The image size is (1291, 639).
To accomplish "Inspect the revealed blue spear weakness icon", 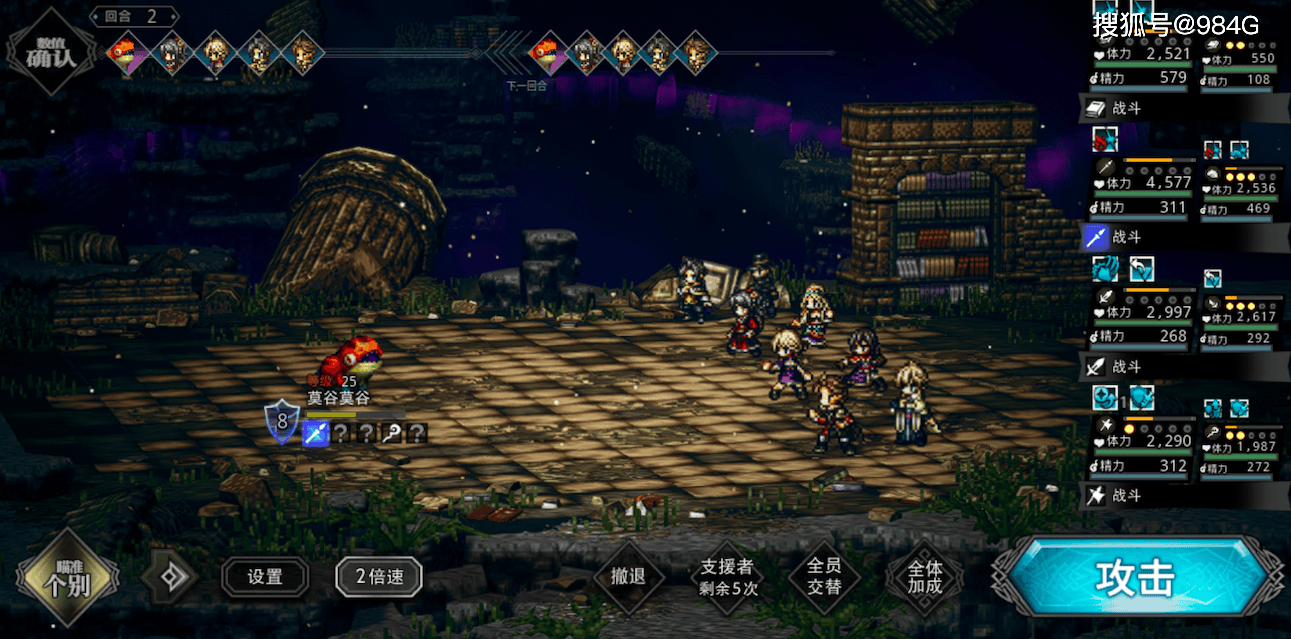I will pos(315,433).
